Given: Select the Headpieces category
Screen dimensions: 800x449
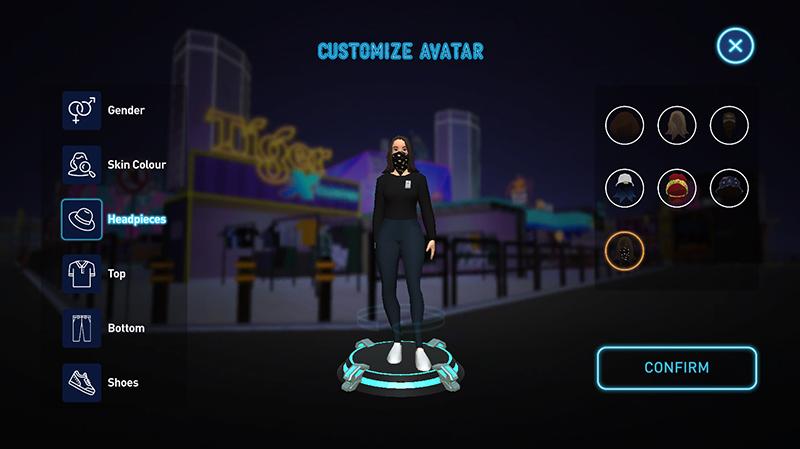Looking at the screenshot, I should click(x=80, y=219).
